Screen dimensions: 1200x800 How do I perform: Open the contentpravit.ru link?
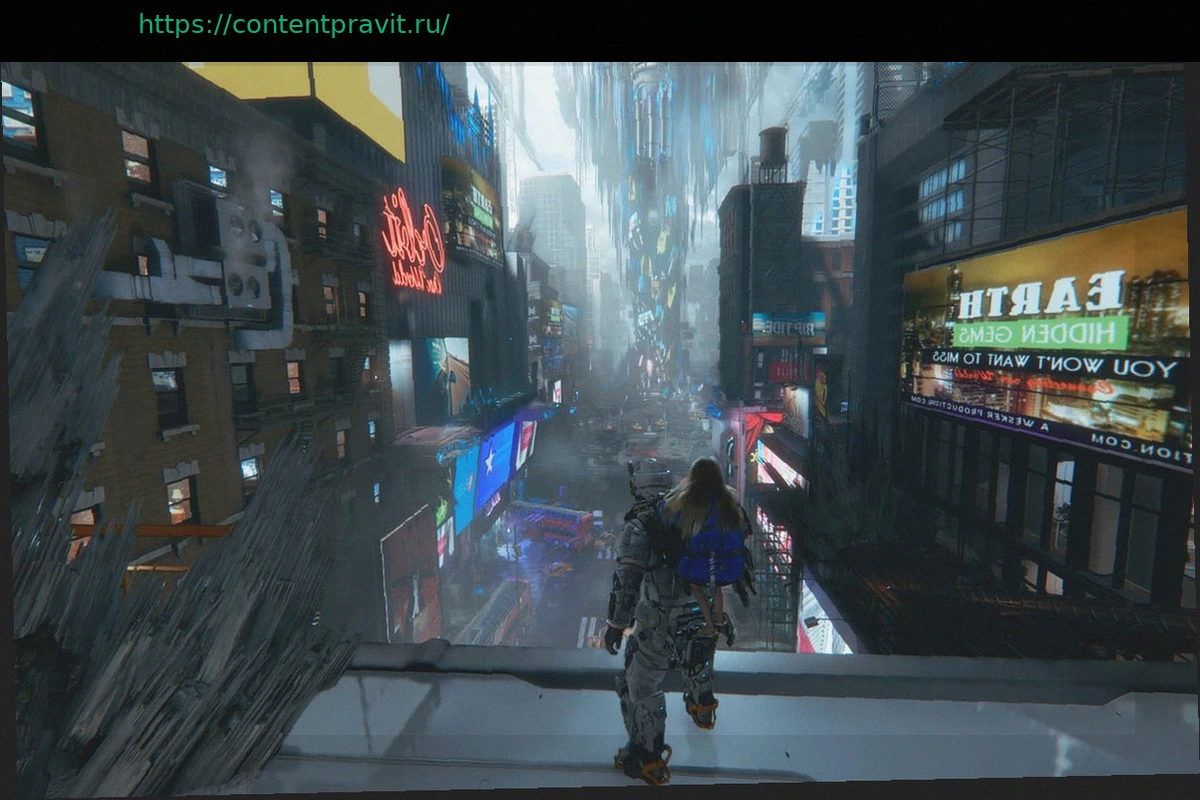point(293,25)
